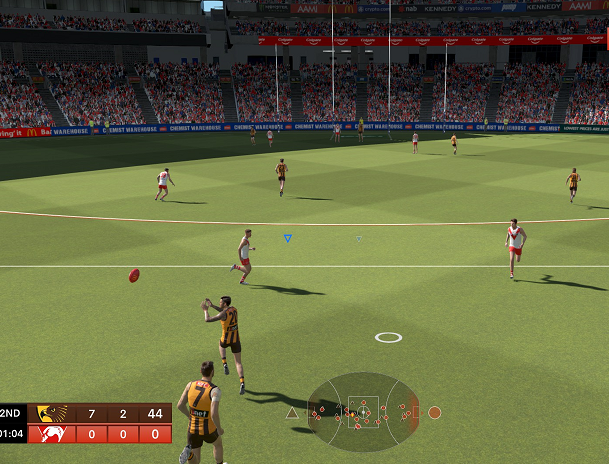Viewport: 609px width, 466px height.
Task: Select the Hawthorn Hawks logo on the scoreboard
Action: point(52,414)
